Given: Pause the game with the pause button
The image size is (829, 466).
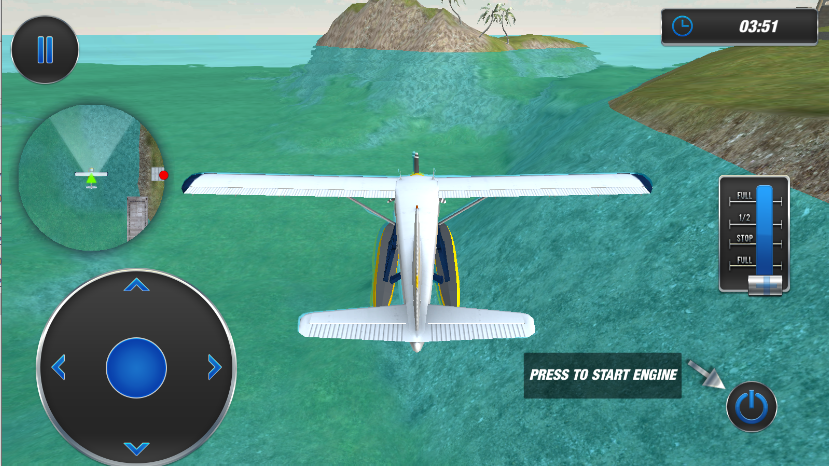Looking at the screenshot, I should click(45, 49).
